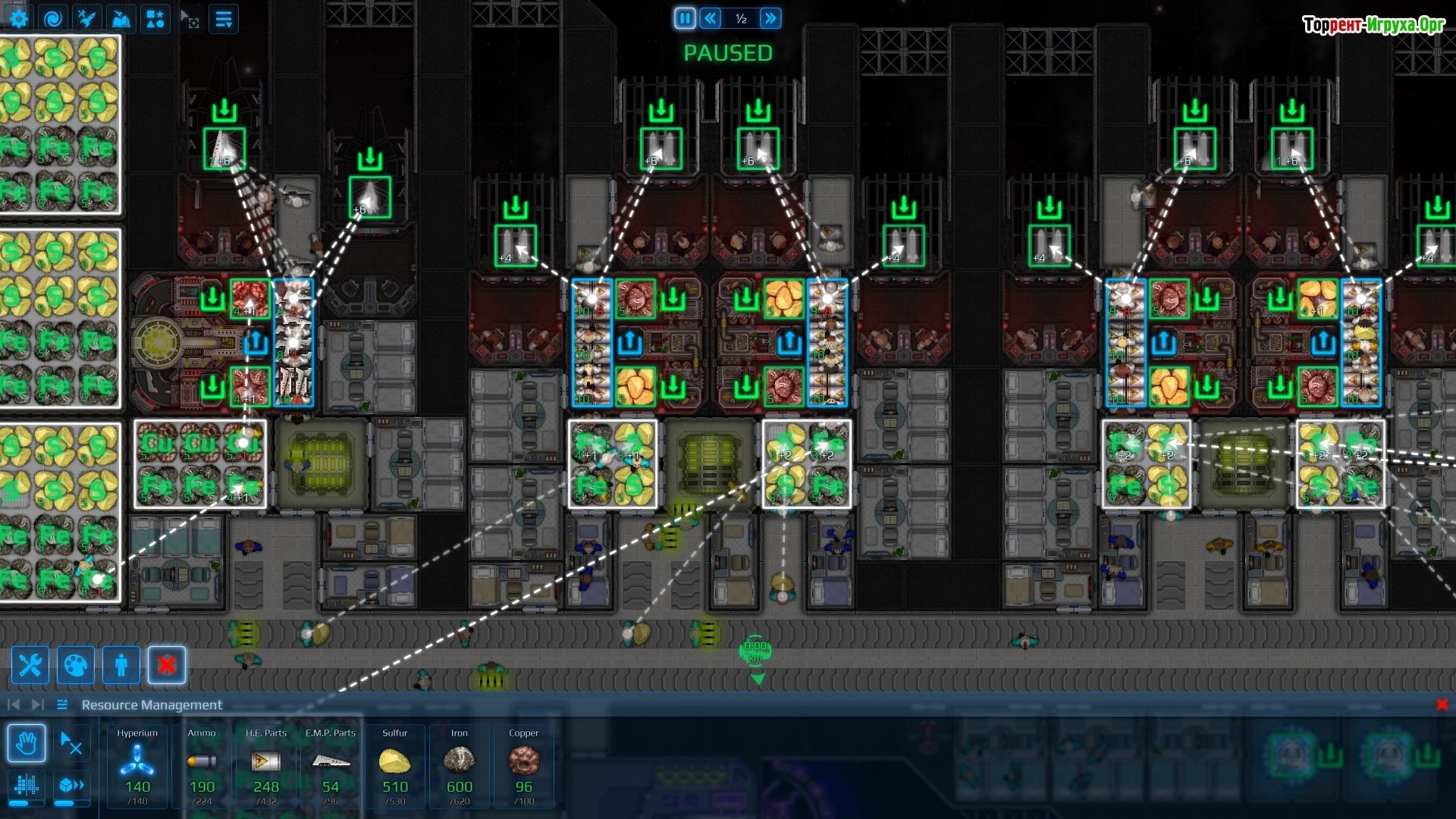Select the hand tool in Resource Management

27,743
